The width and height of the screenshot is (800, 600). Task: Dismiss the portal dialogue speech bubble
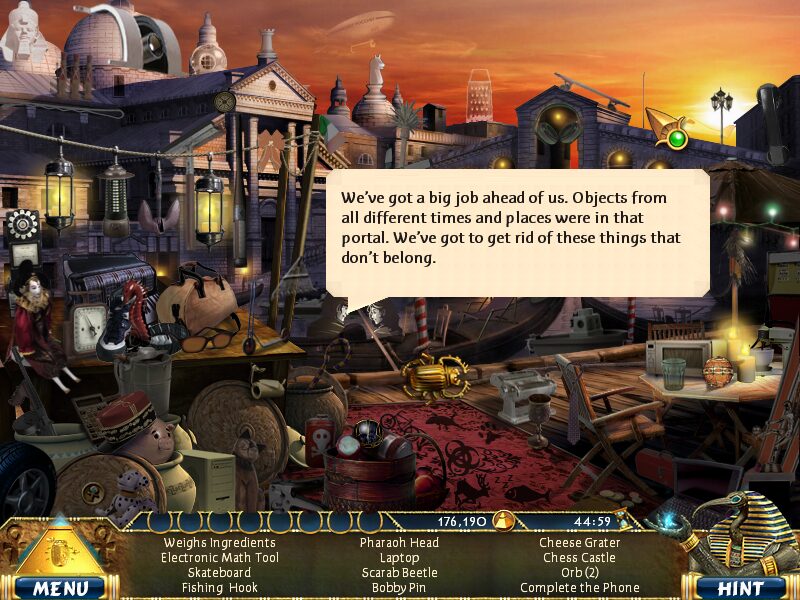pyautogui.click(x=518, y=231)
